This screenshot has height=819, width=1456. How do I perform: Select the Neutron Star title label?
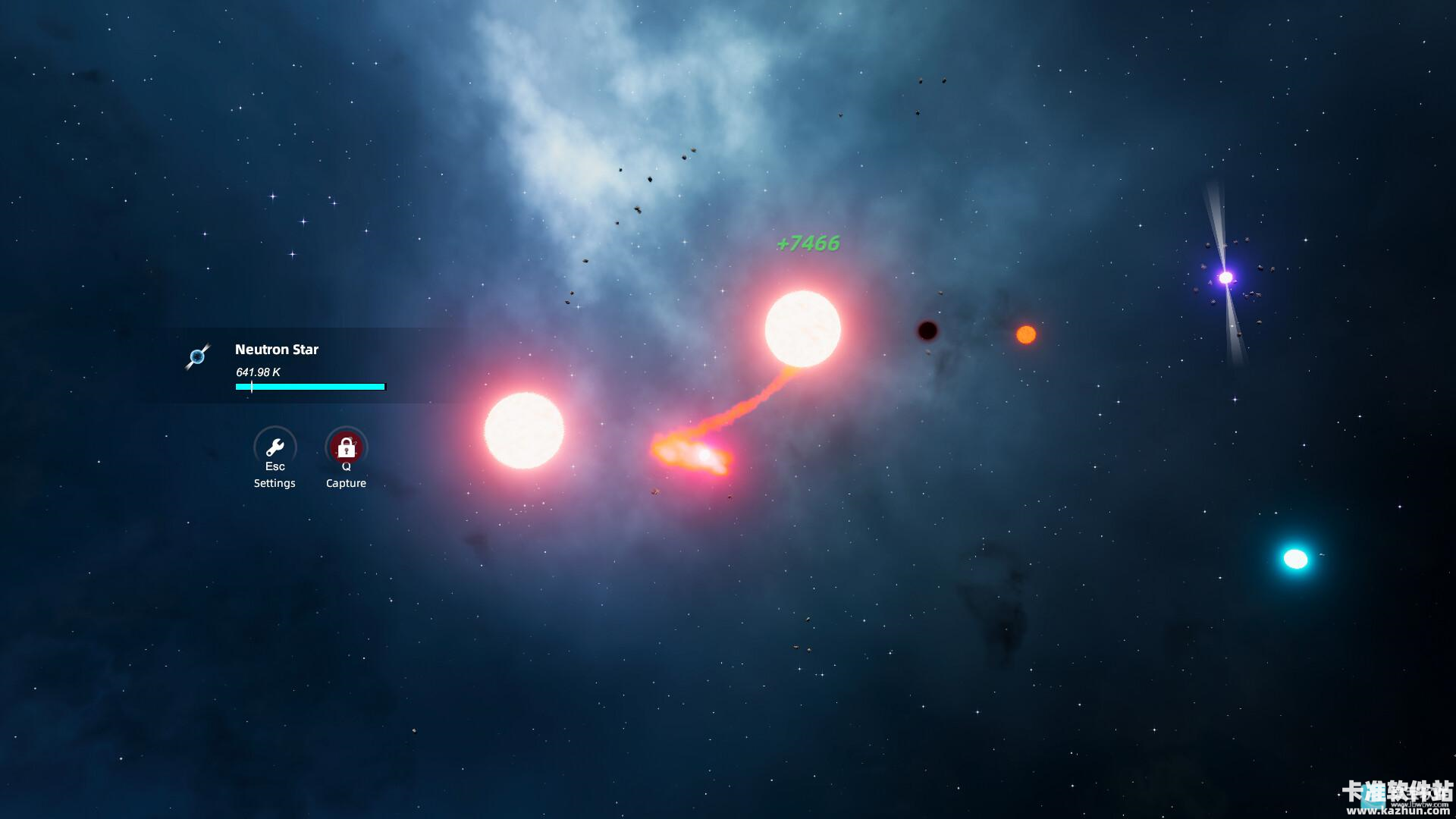276,350
